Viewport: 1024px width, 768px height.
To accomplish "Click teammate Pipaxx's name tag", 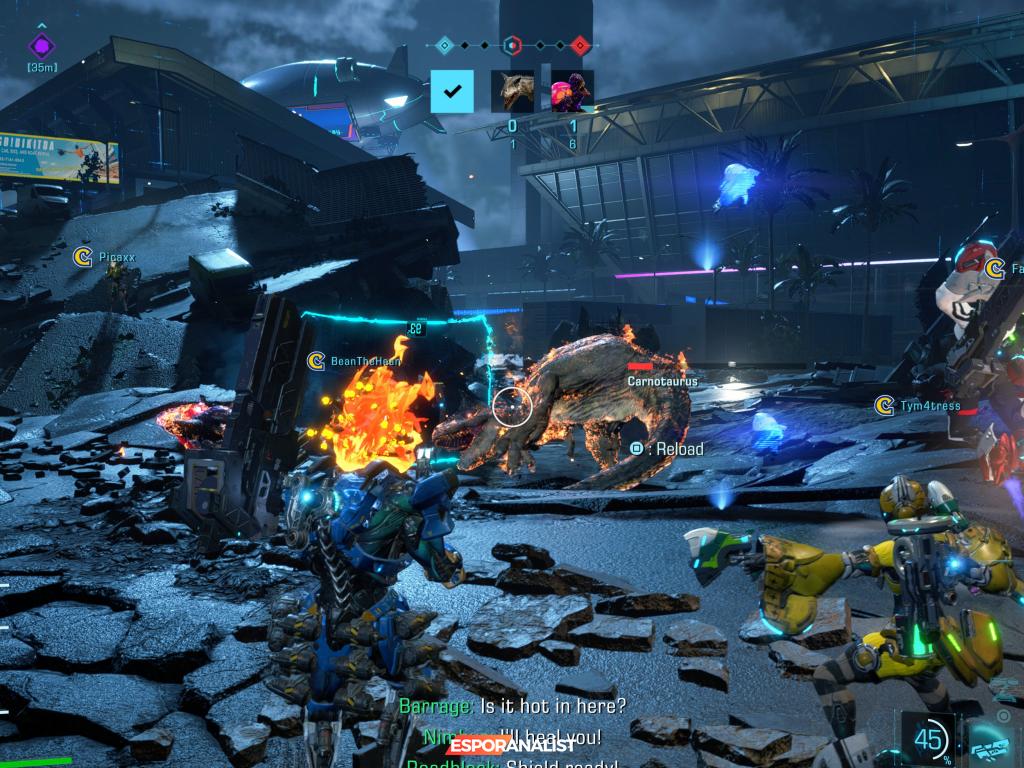I will point(116,257).
